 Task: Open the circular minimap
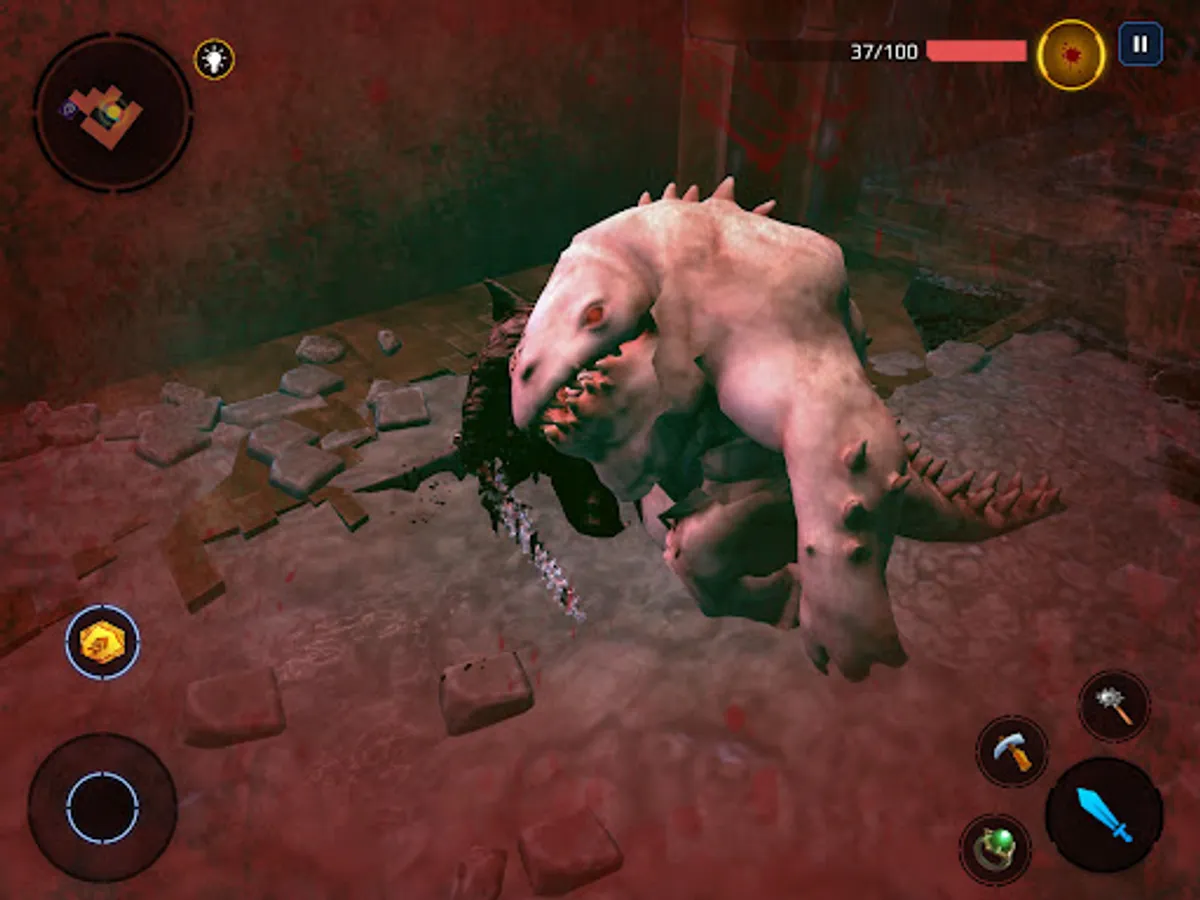click(x=113, y=112)
